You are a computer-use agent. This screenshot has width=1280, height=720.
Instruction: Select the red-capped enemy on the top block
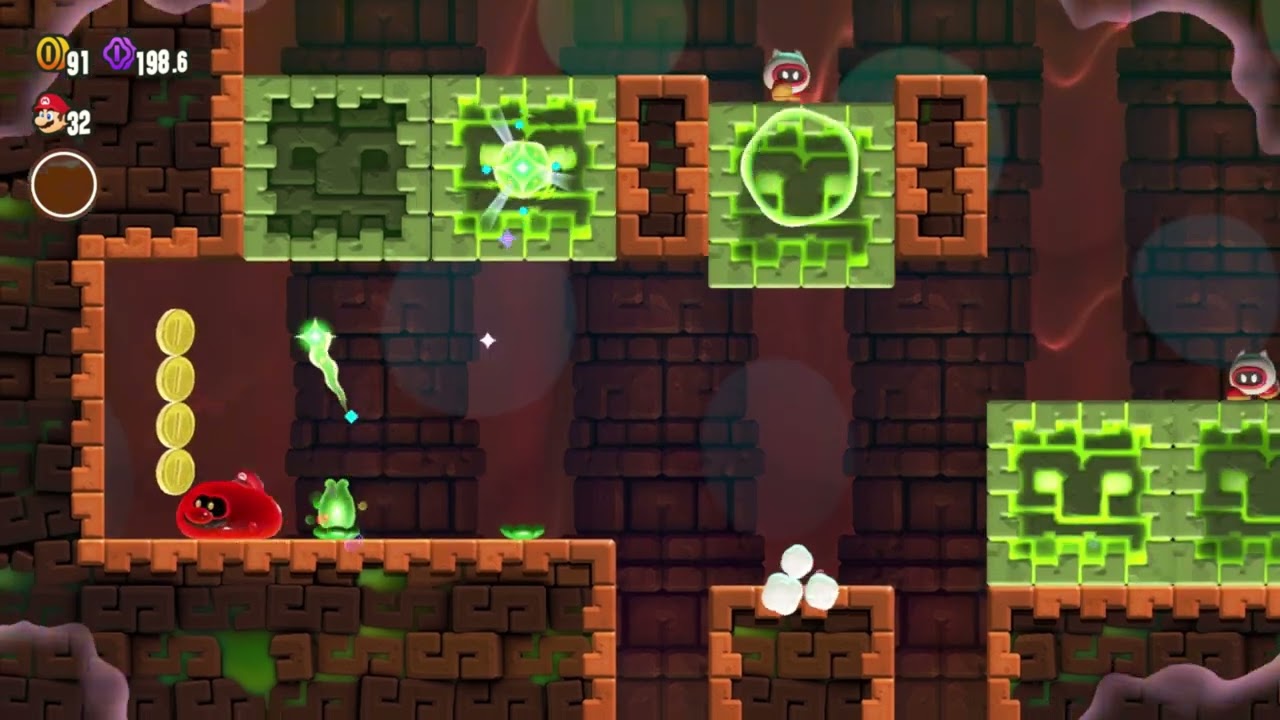tap(785, 78)
